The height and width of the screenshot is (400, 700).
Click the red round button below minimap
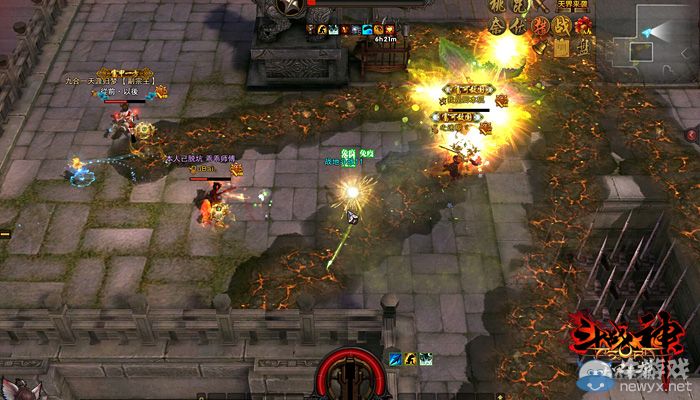pos(692,135)
